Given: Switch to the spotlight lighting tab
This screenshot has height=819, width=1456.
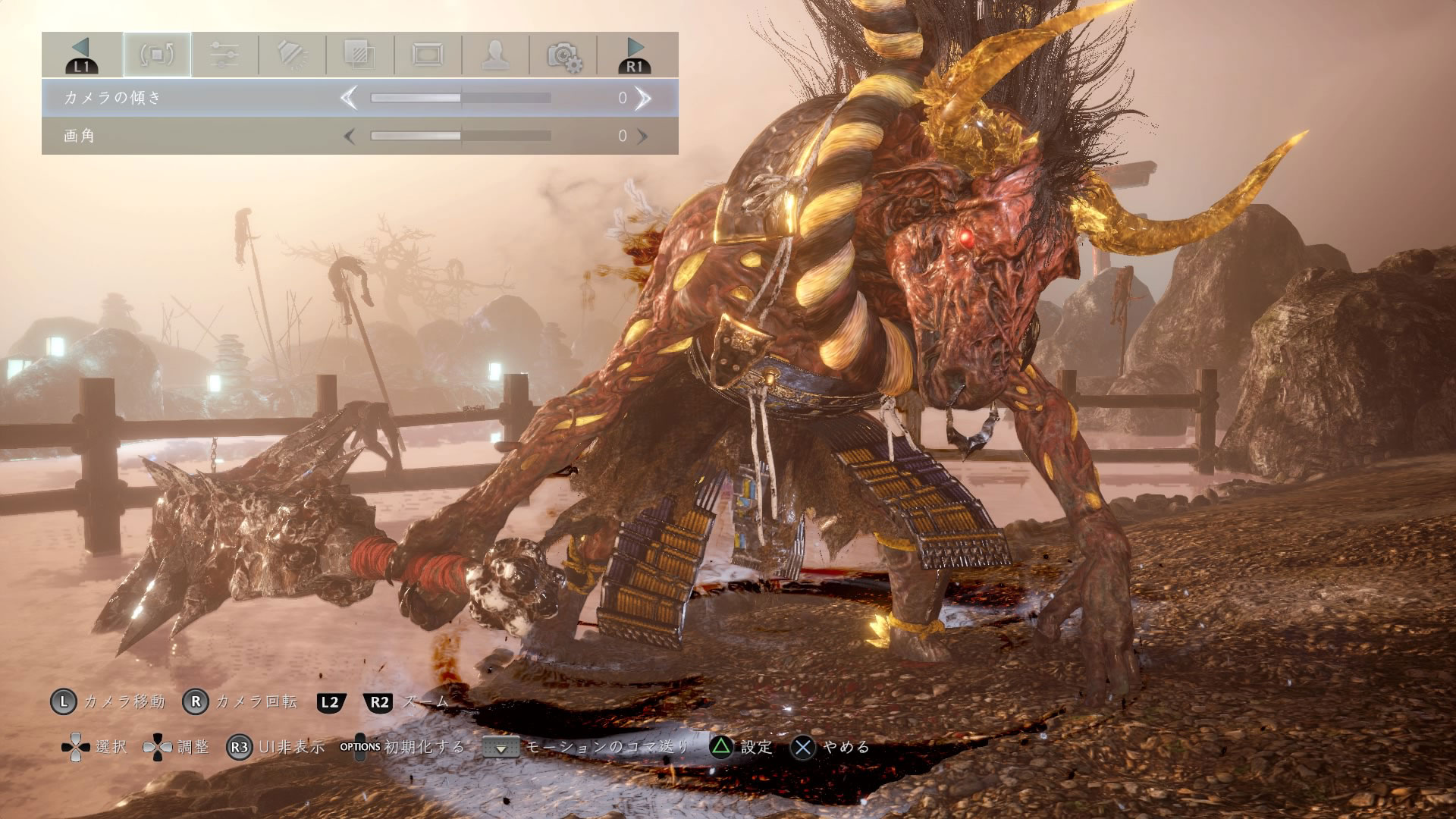Looking at the screenshot, I should [x=292, y=55].
